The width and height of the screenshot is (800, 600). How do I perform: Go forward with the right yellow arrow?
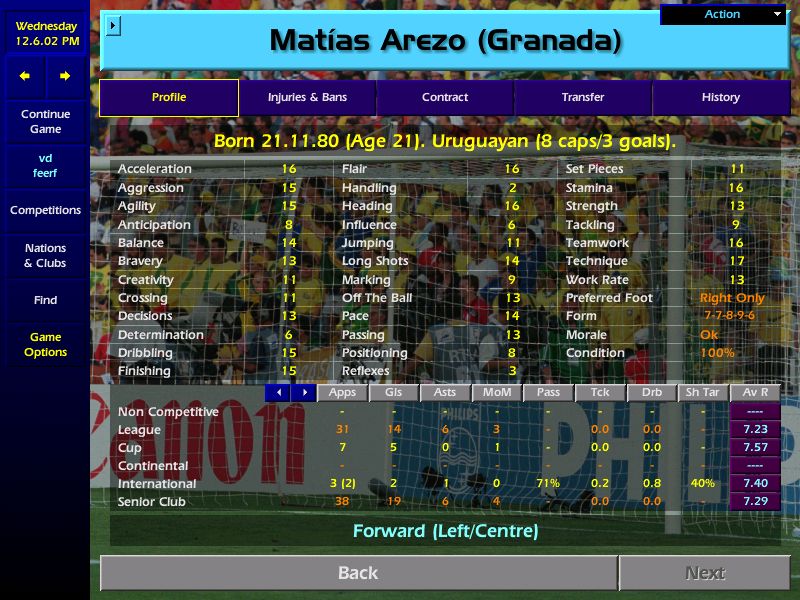(65, 76)
